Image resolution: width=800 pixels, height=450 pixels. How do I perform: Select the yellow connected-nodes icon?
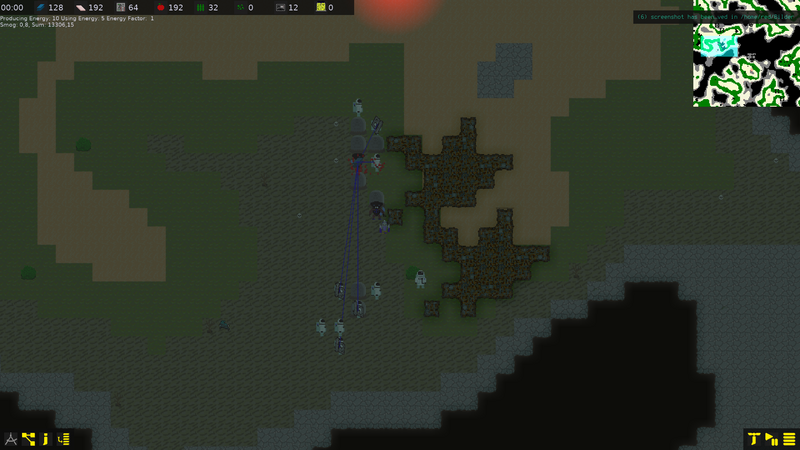[29, 438]
